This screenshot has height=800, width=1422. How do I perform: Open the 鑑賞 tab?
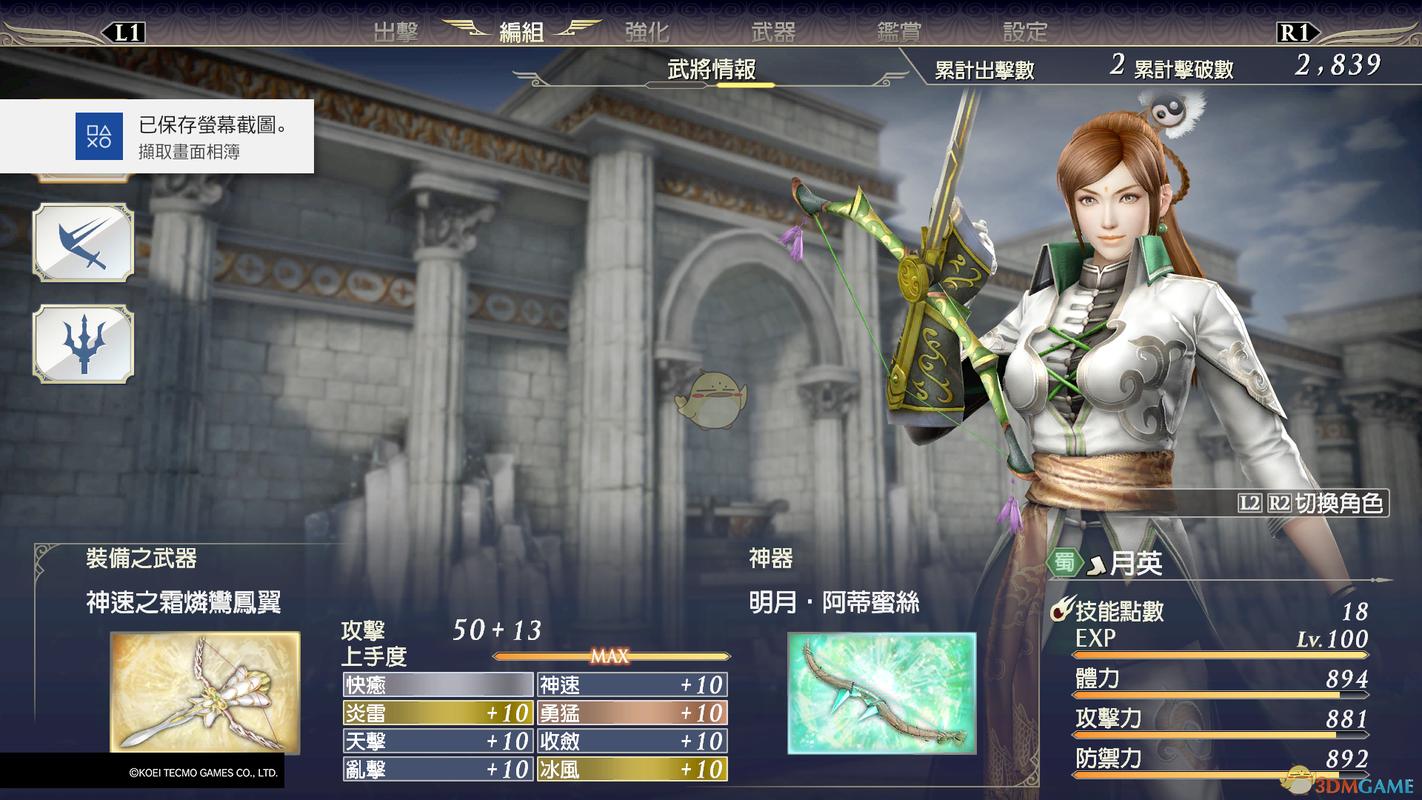point(898,32)
